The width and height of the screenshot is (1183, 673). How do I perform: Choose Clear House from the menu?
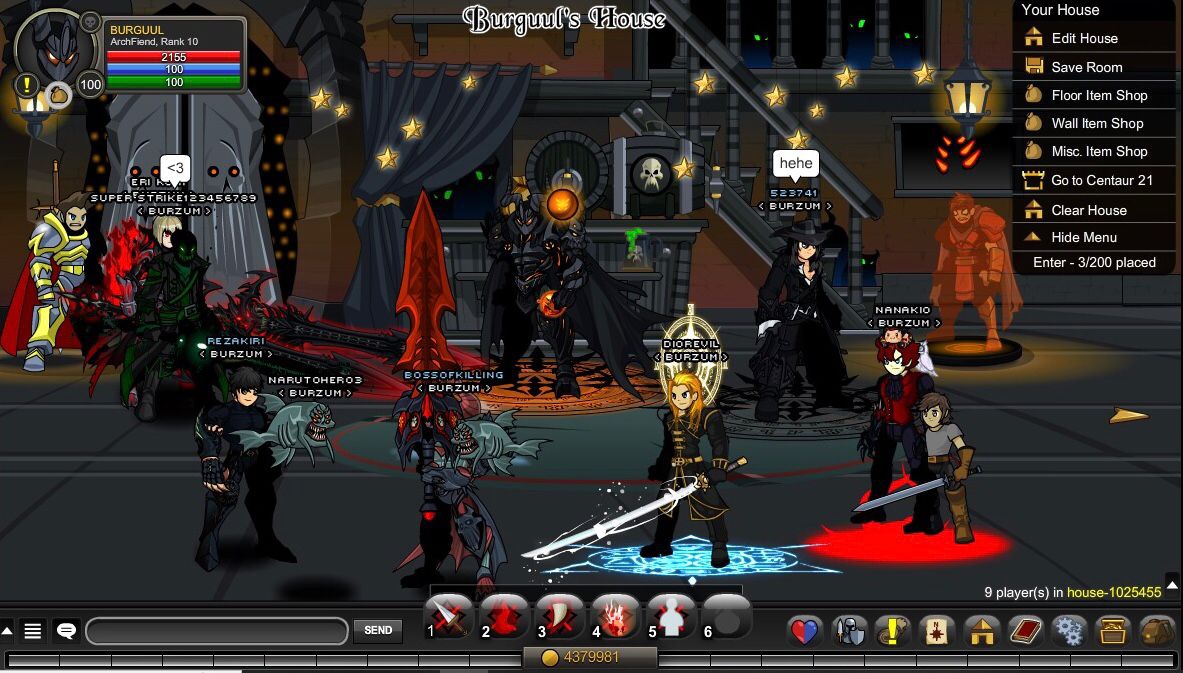click(x=1088, y=210)
